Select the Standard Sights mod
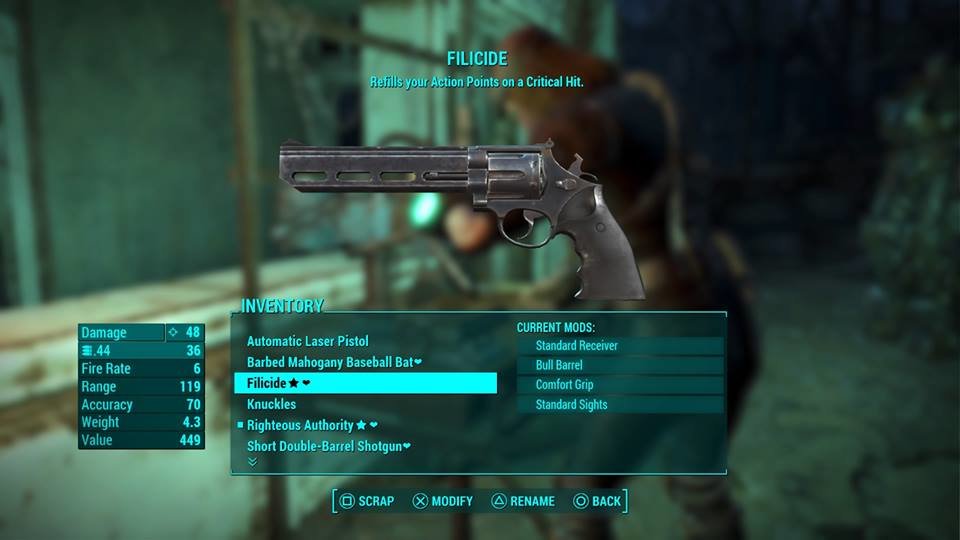This screenshot has width=960, height=540. point(621,405)
